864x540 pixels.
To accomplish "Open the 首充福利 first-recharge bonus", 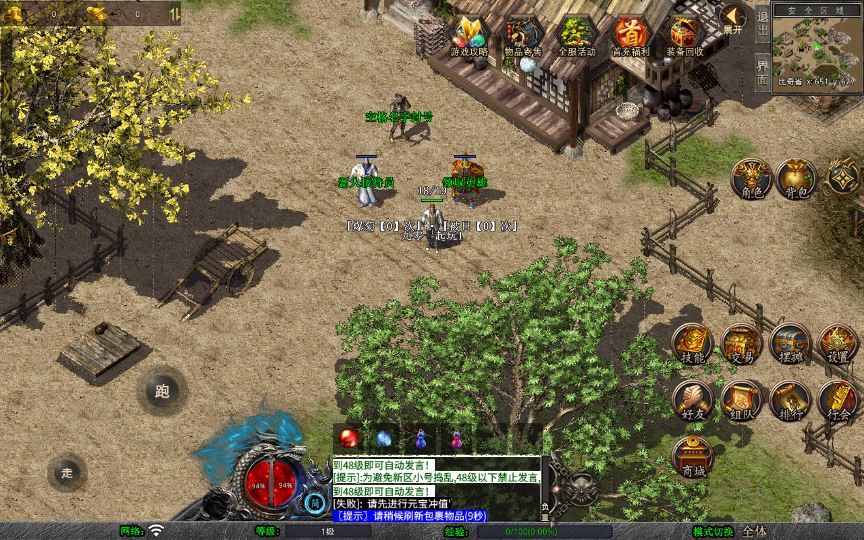I will point(631,35).
